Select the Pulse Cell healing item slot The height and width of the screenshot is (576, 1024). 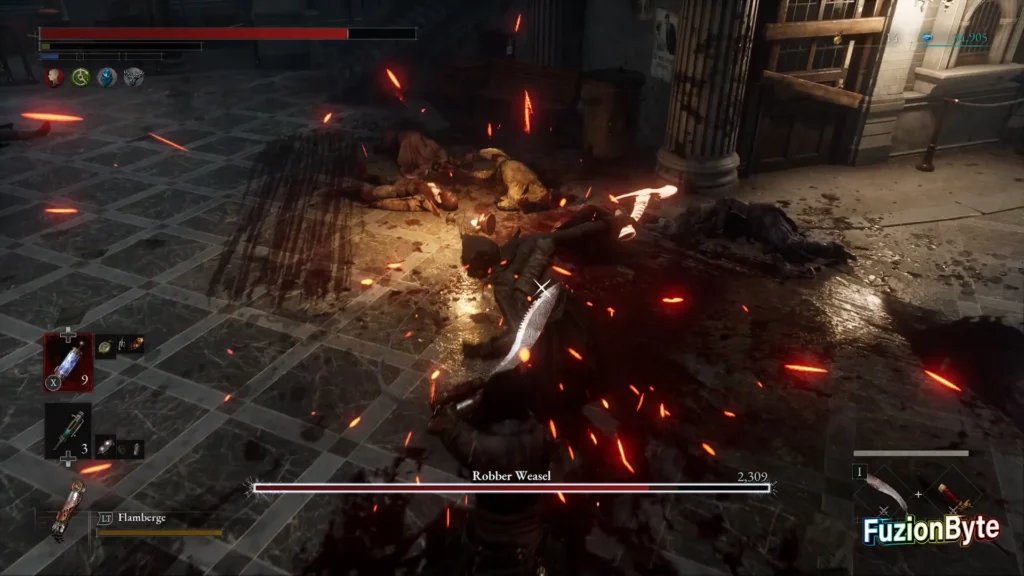68,361
